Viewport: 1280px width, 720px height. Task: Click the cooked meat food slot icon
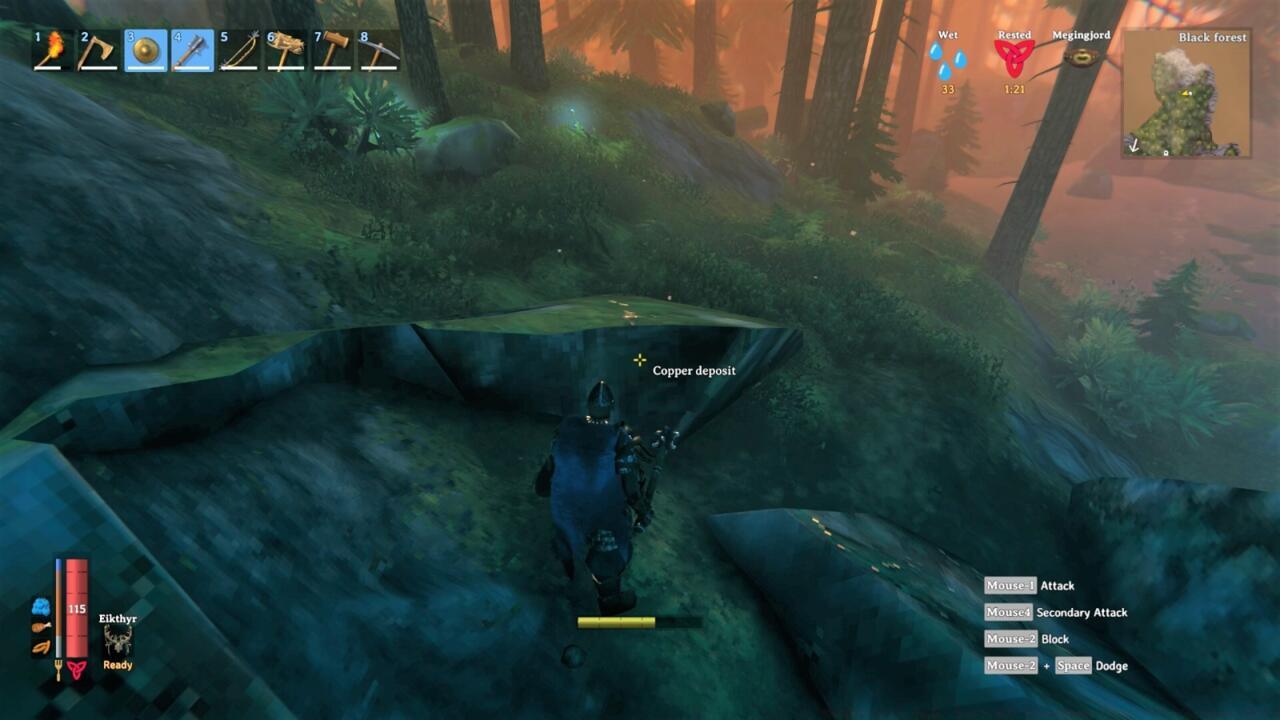(x=41, y=629)
